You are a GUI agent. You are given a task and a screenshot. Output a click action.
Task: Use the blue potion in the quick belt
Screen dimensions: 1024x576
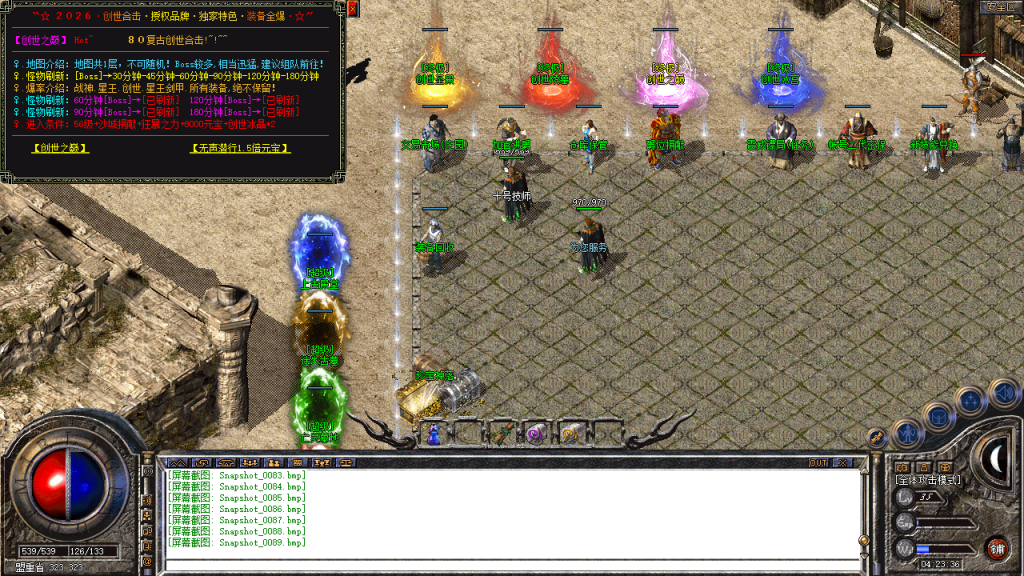tap(434, 434)
